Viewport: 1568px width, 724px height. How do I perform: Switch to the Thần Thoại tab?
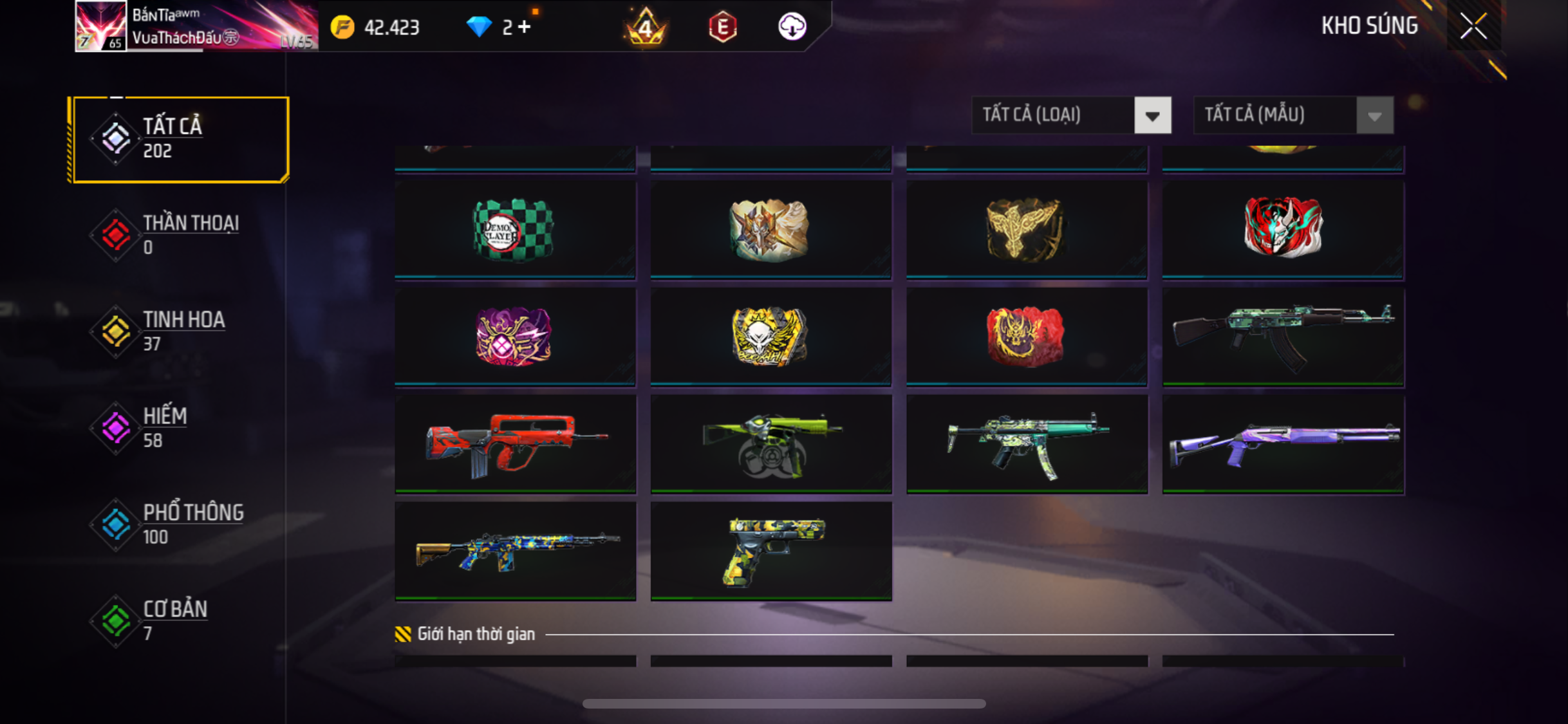(180, 235)
